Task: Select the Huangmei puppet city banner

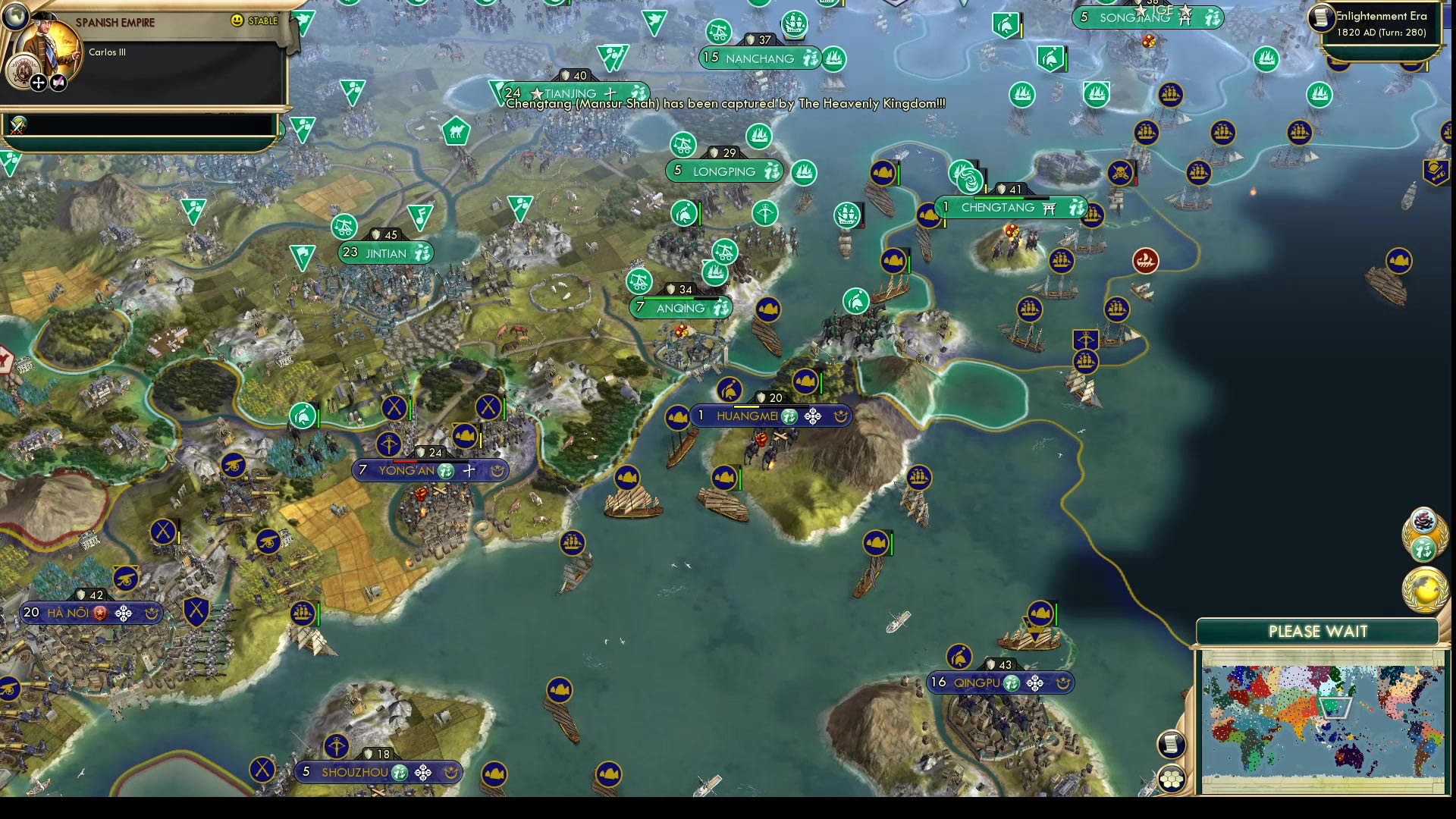Action: tap(749, 416)
